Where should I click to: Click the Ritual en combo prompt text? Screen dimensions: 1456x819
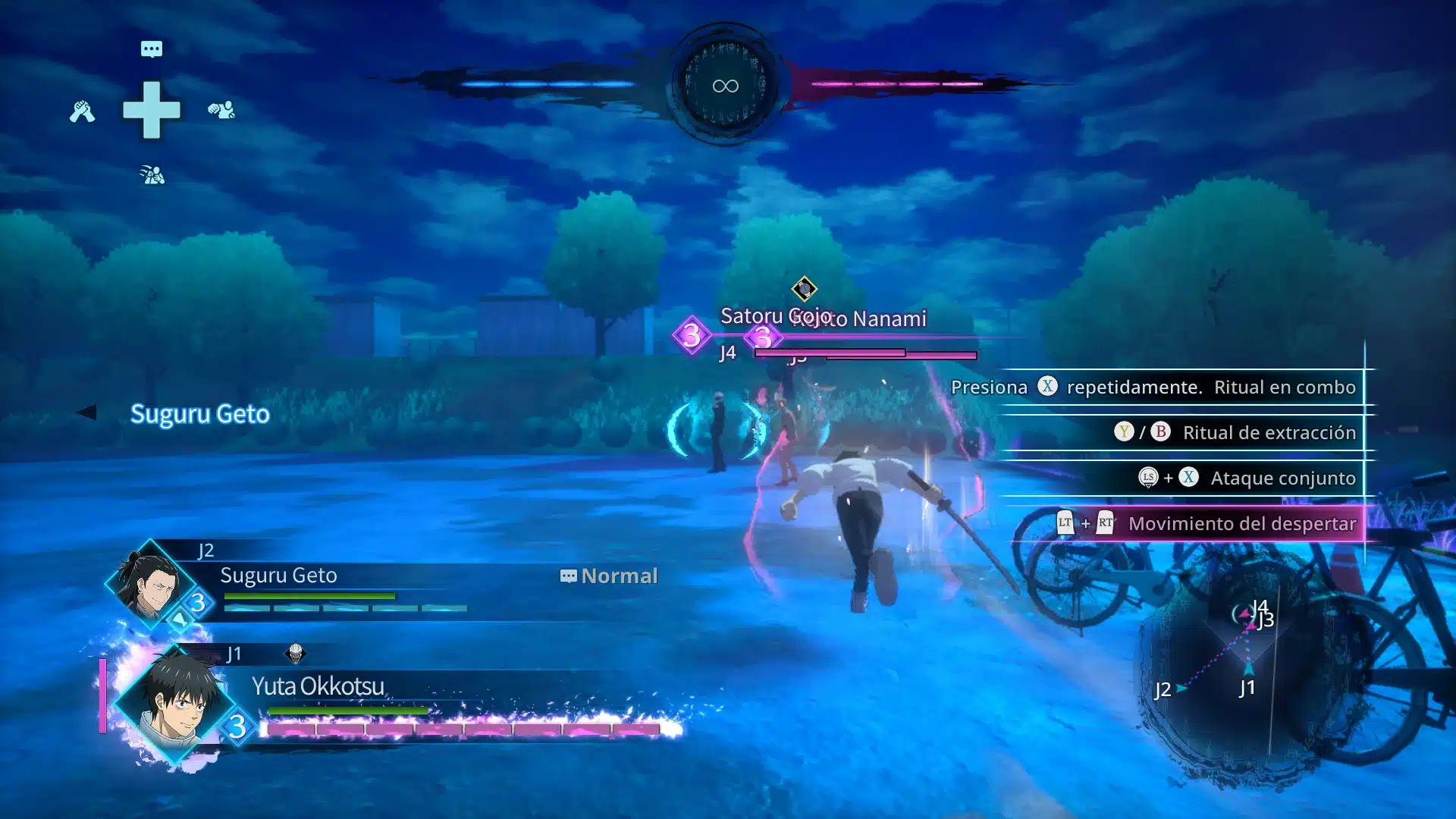tap(1285, 387)
